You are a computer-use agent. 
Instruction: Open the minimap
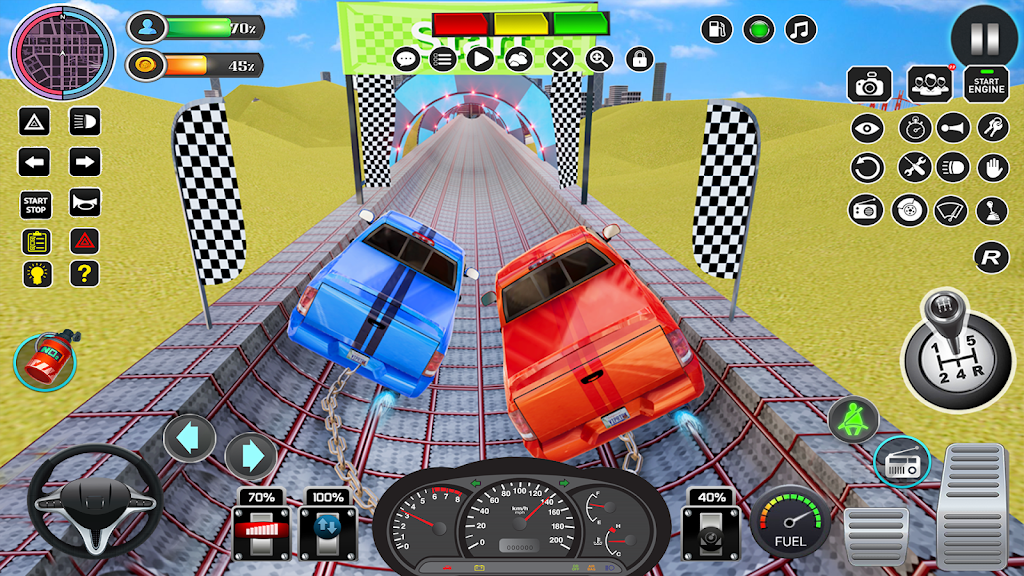click(x=48, y=46)
